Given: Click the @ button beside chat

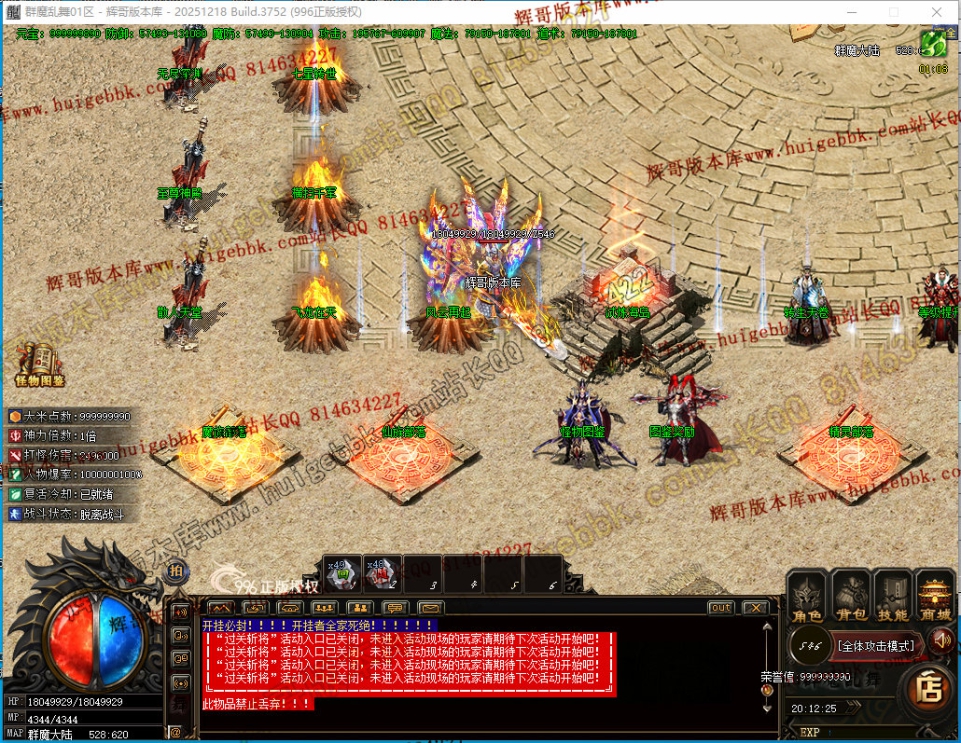Looking at the screenshot, I should pyautogui.click(x=175, y=733).
